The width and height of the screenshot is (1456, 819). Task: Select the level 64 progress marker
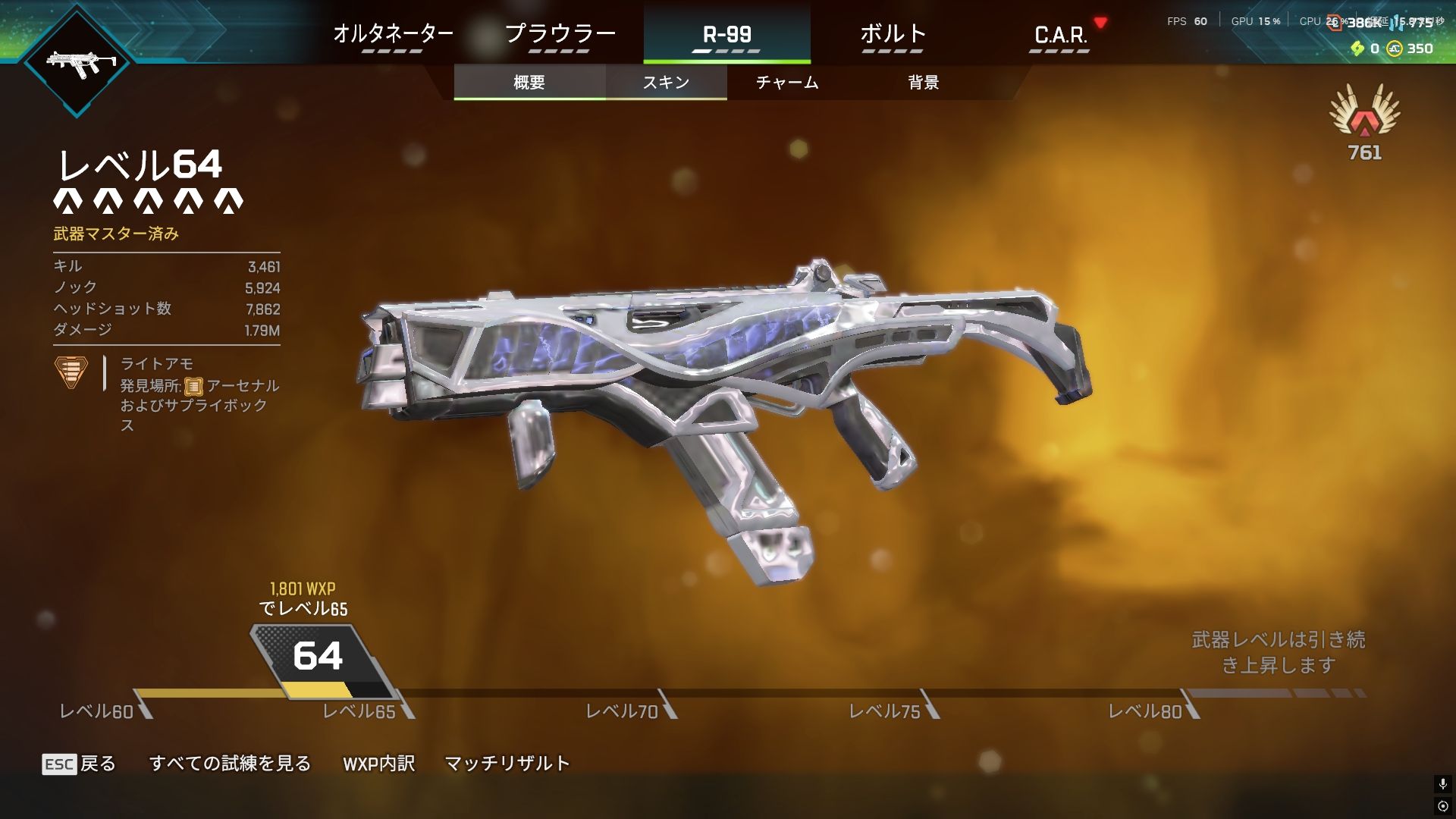pyautogui.click(x=318, y=658)
